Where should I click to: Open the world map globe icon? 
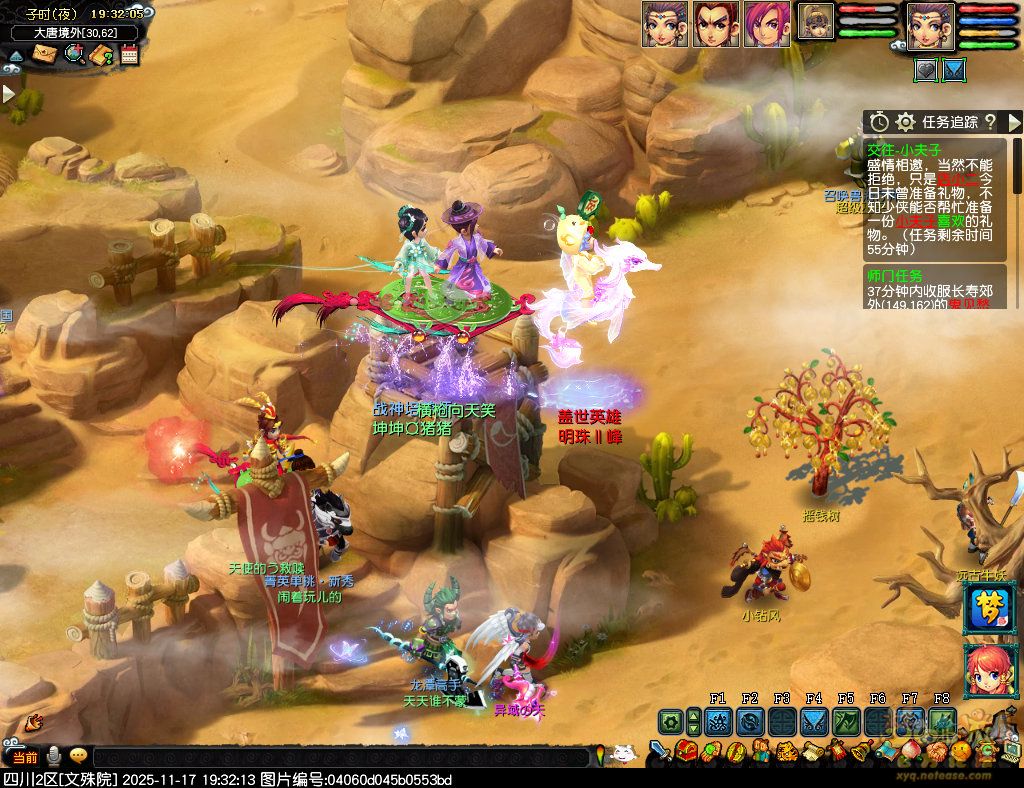point(73,55)
